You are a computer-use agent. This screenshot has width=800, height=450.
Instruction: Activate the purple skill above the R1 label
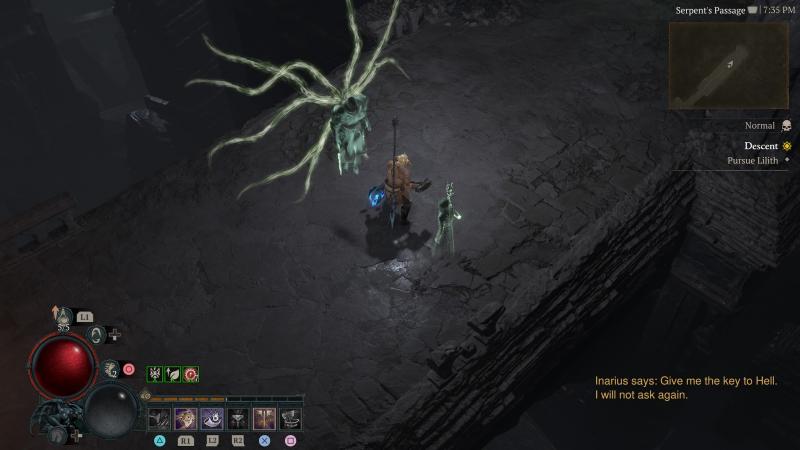point(186,419)
